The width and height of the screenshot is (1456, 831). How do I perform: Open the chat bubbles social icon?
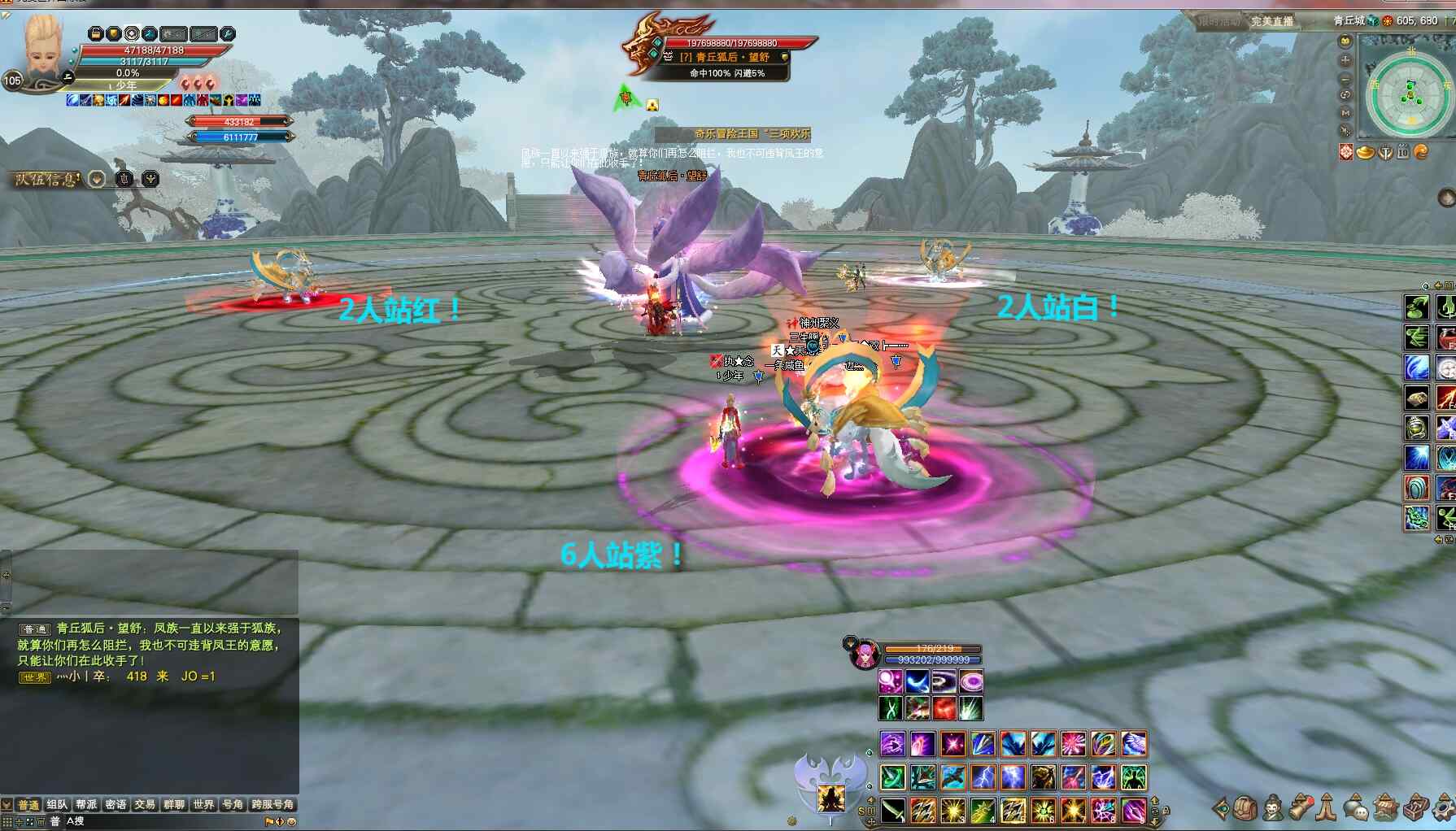(x=1355, y=808)
